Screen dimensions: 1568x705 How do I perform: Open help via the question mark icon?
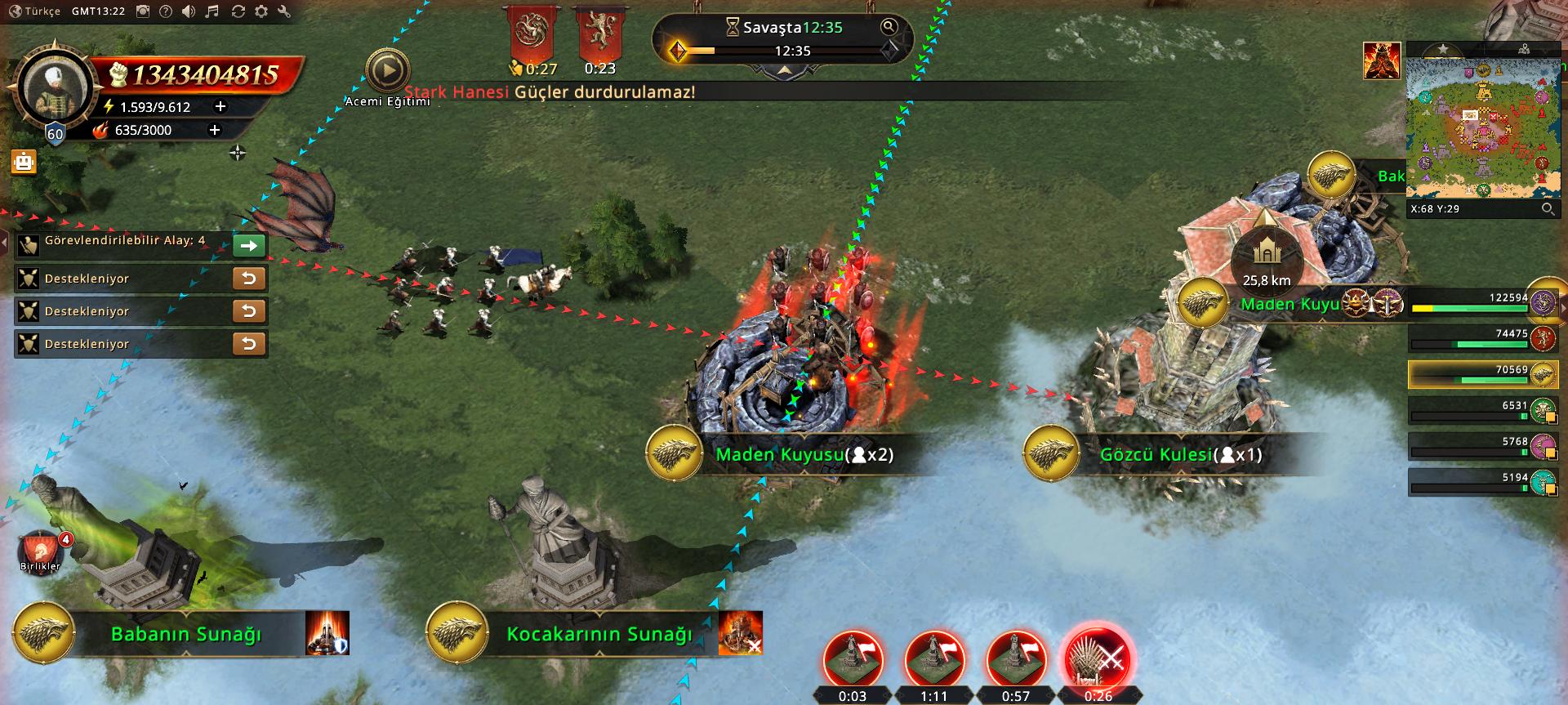coord(166,11)
